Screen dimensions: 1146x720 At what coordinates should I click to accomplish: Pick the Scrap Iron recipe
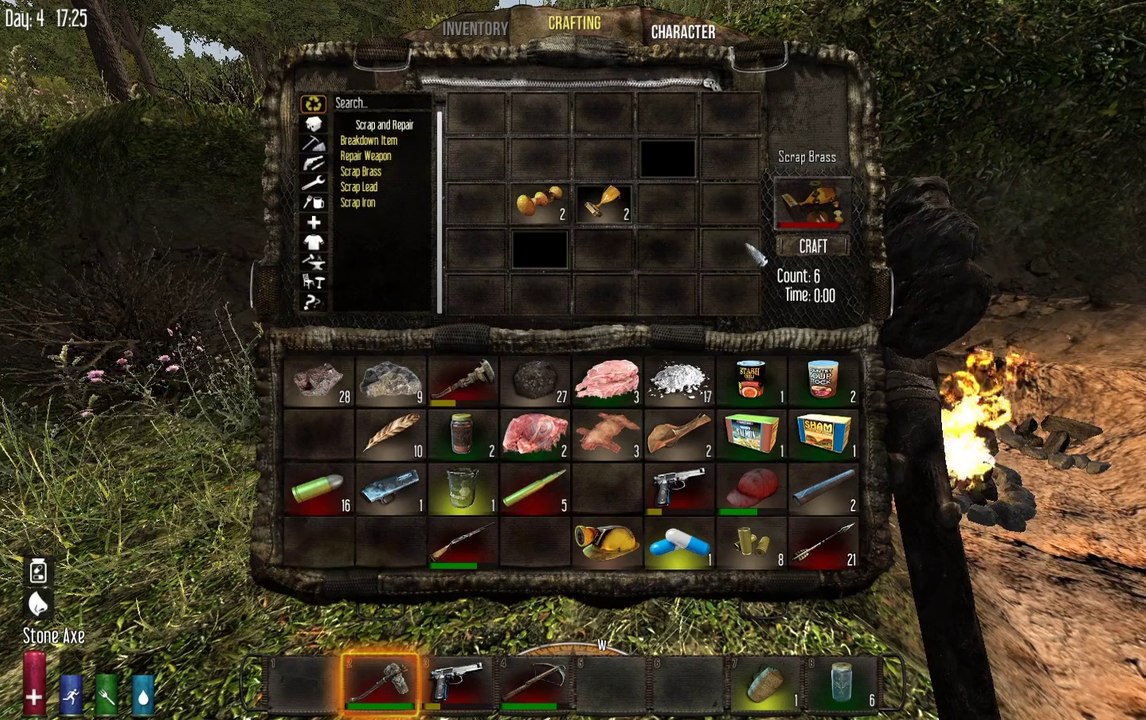358,203
